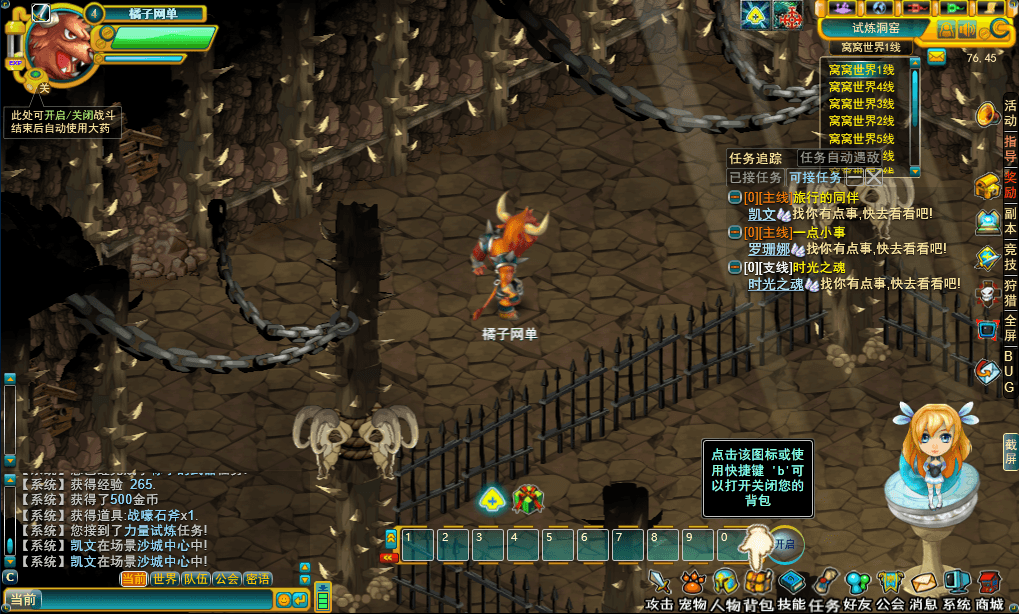Open the 攻击 attack sword icon
1019x614 pixels.
tap(659, 583)
